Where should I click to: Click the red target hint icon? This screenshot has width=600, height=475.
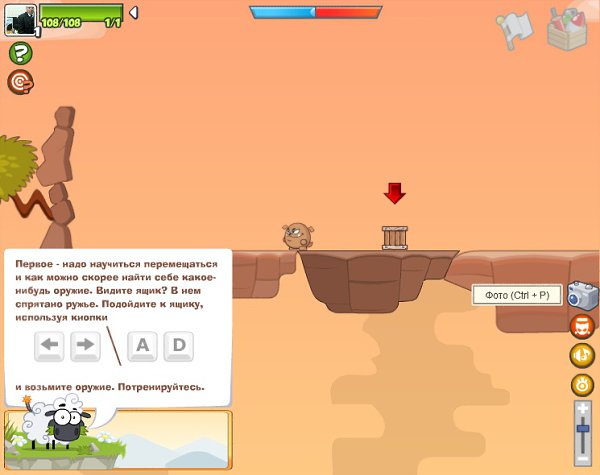click(20, 82)
